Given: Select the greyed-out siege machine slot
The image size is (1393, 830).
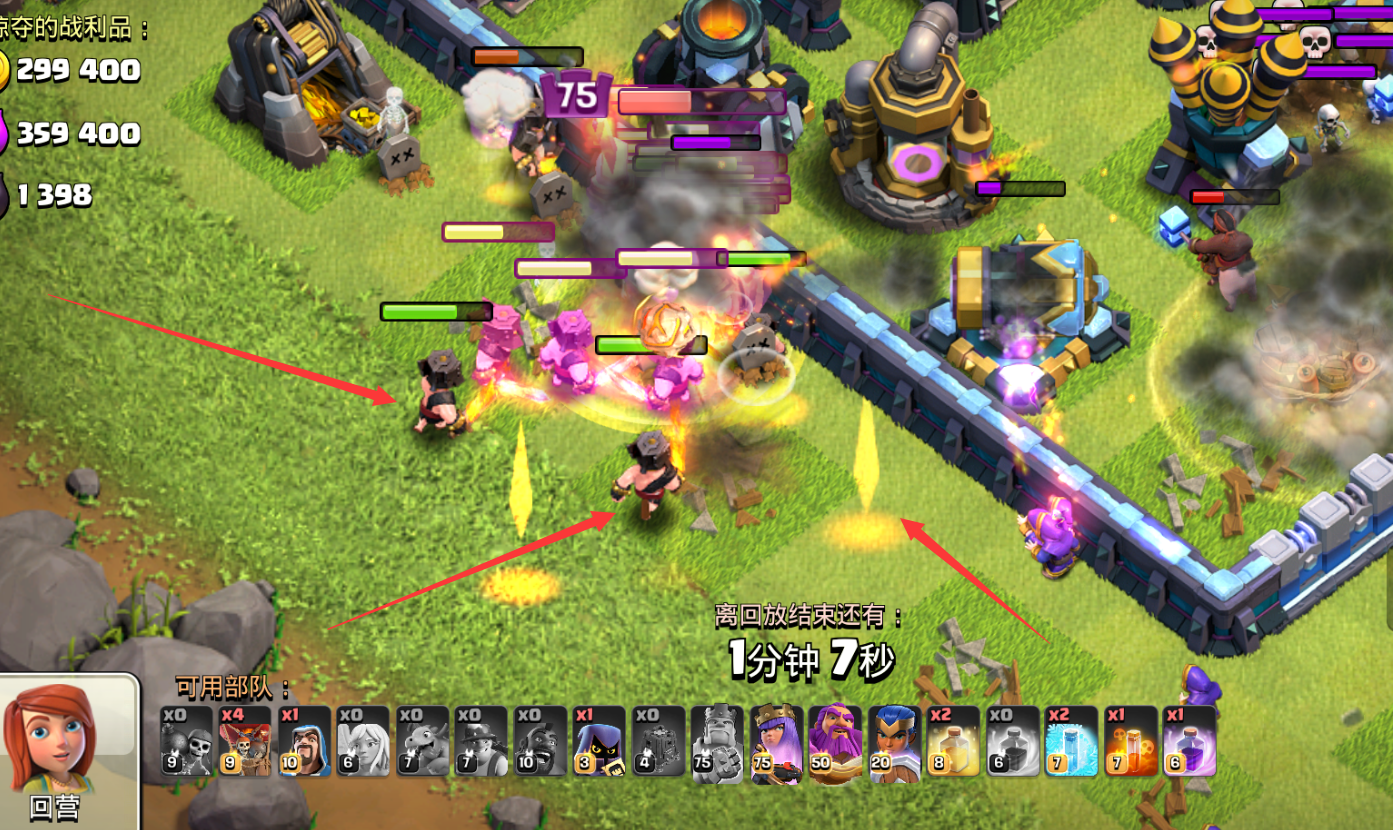Looking at the screenshot, I should (x=658, y=741).
